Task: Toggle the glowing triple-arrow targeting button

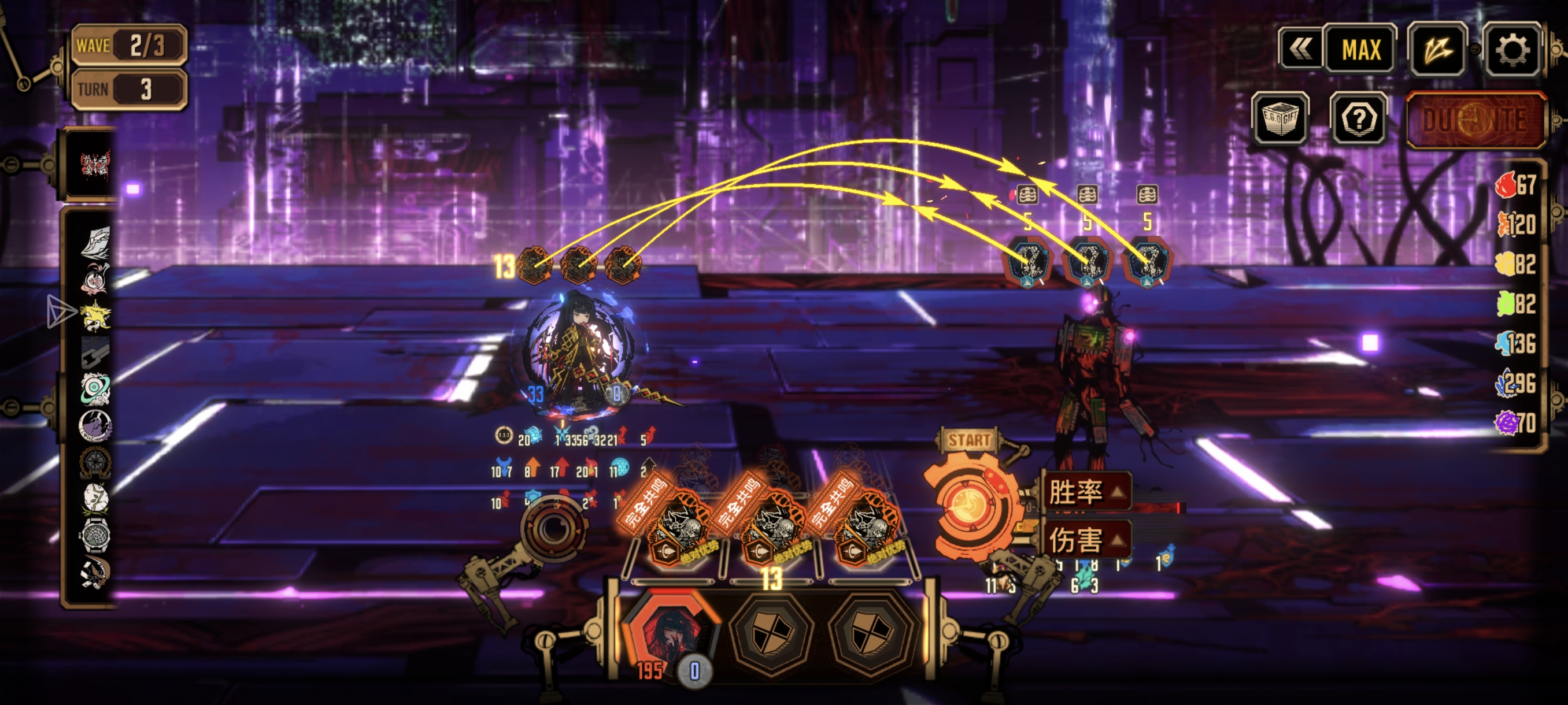Action: [x=1437, y=49]
